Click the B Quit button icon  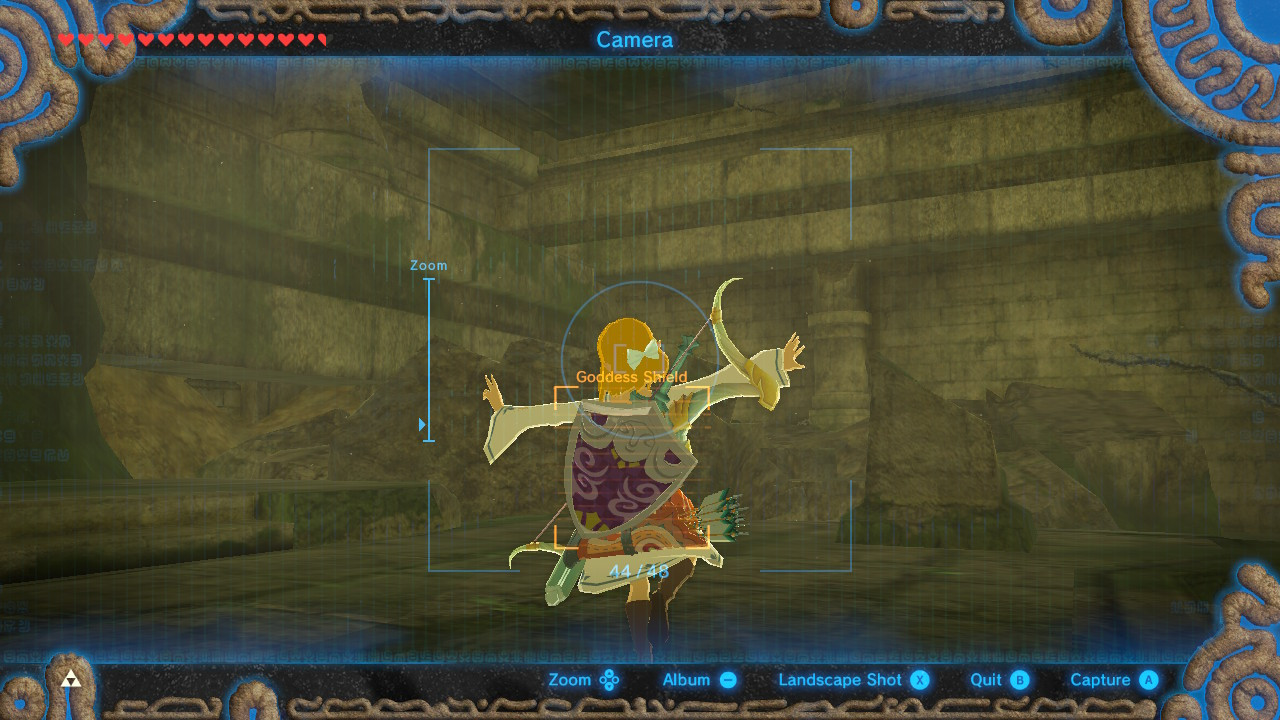click(1018, 679)
